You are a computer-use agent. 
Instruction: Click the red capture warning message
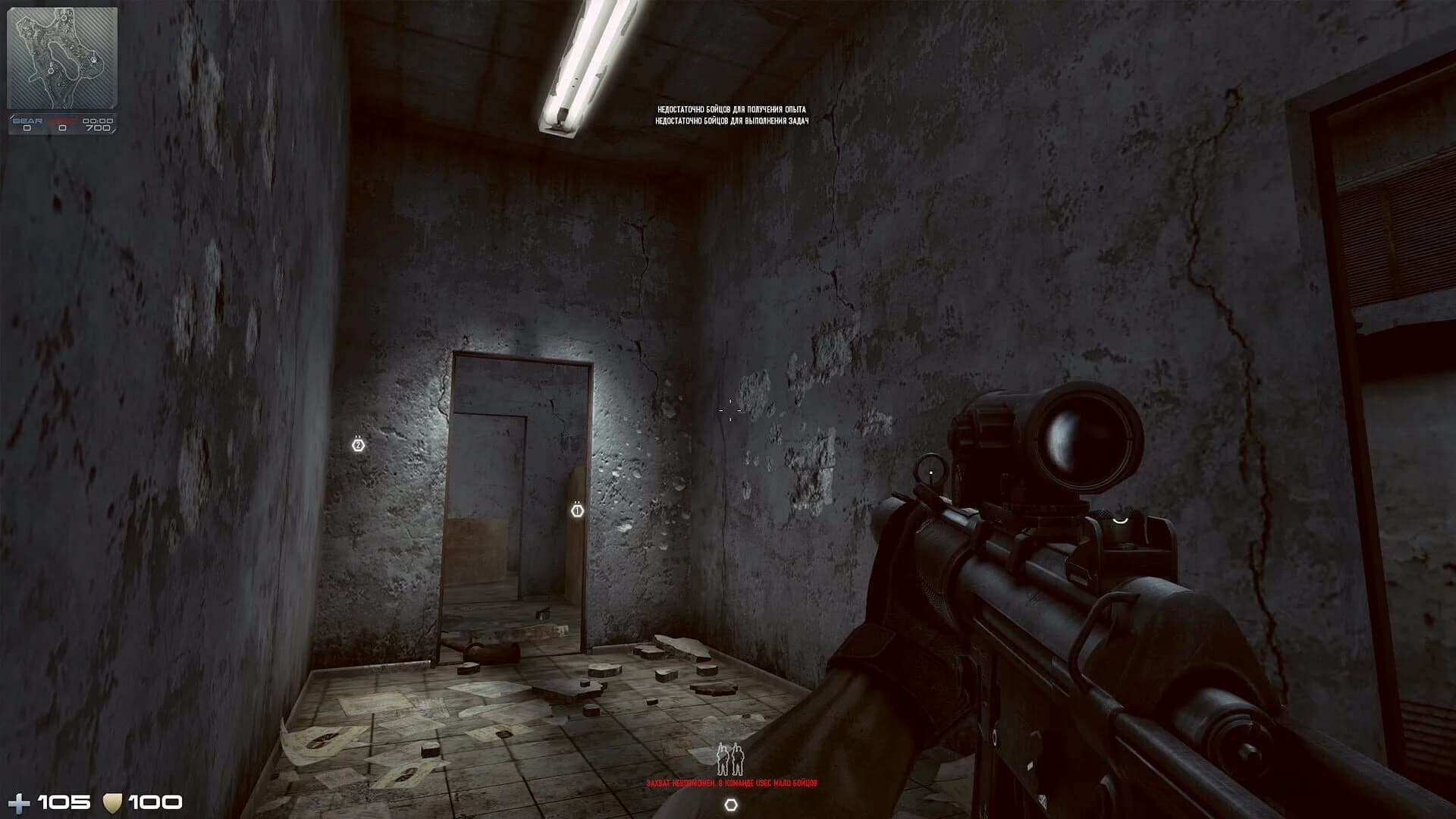(733, 781)
